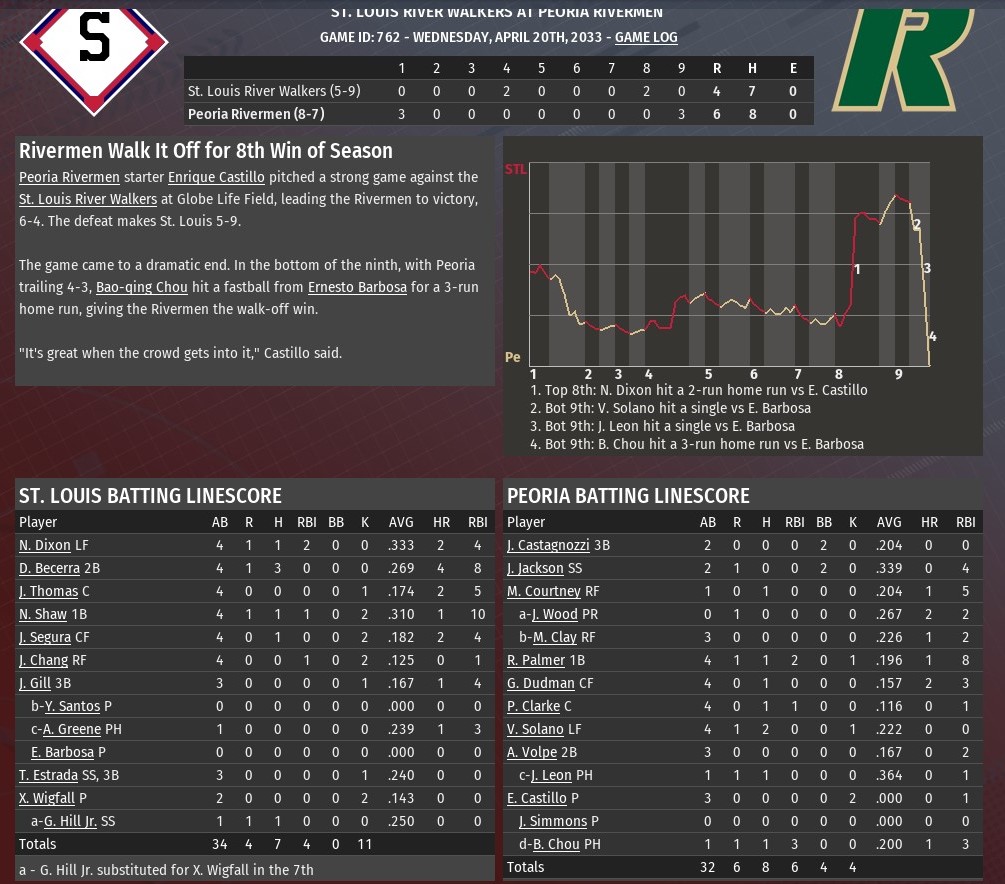Open the St. Louis River Walkers recap link

pos(88,199)
